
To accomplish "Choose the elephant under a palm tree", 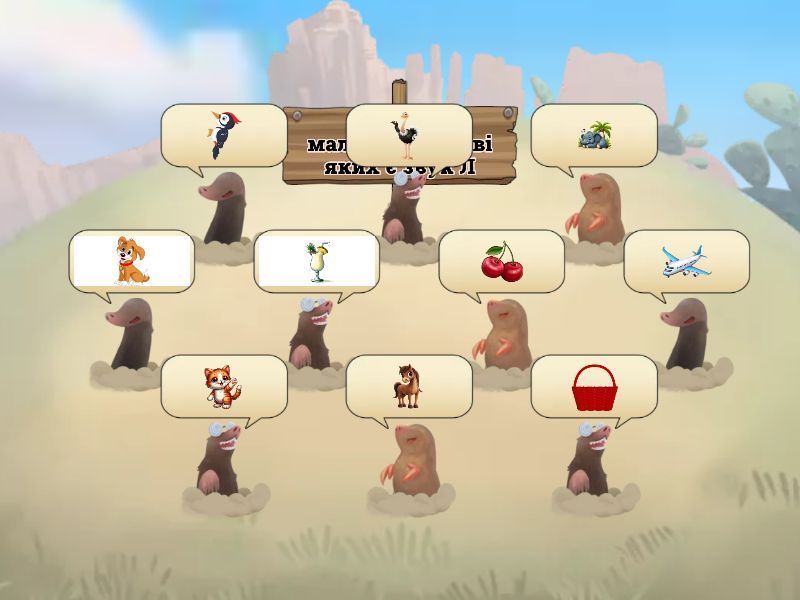I will click(x=593, y=135).
